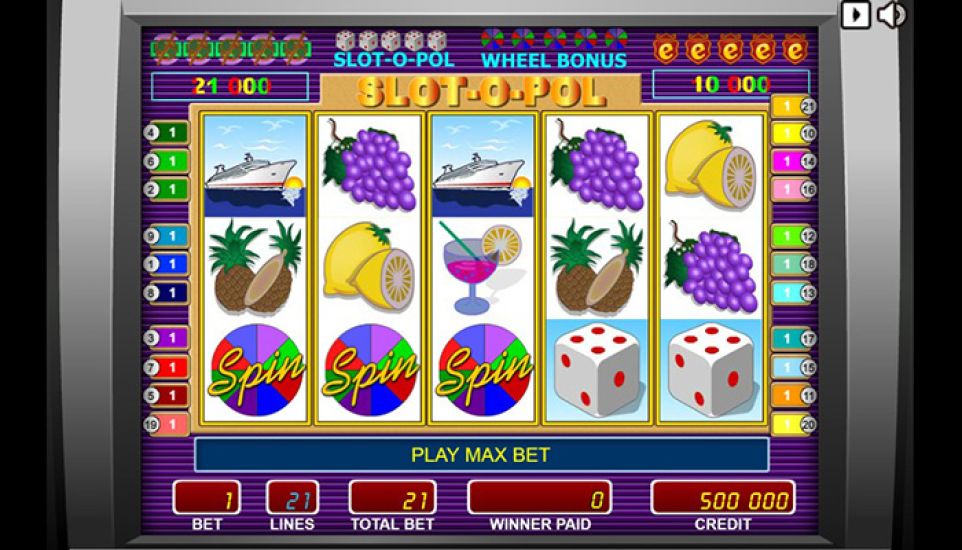Toggle the speaker sound icon
The width and height of the screenshot is (962, 550).
coord(891,15)
